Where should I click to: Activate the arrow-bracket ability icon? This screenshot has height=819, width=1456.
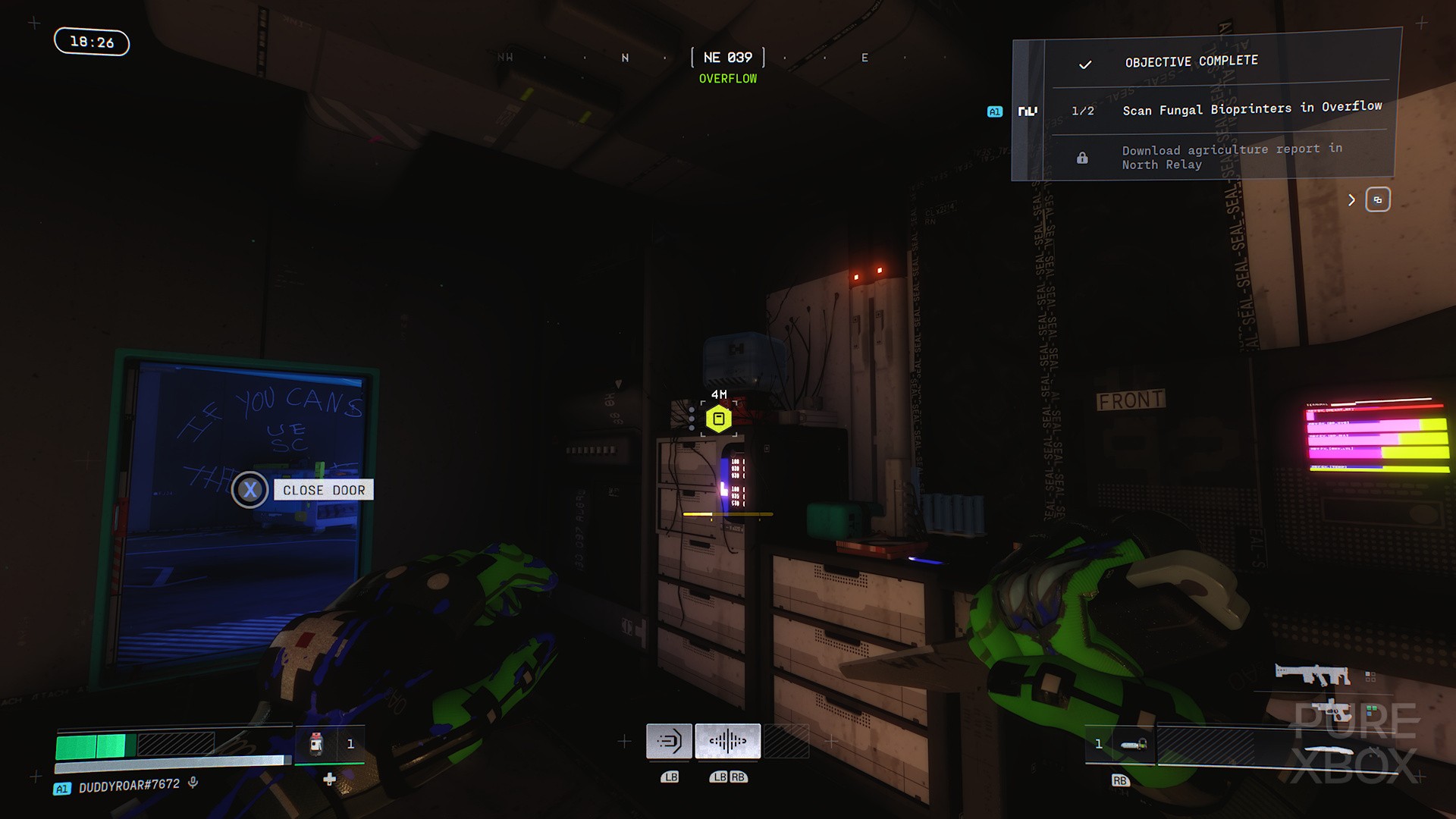pyautogui.click(x=669, y=741)
